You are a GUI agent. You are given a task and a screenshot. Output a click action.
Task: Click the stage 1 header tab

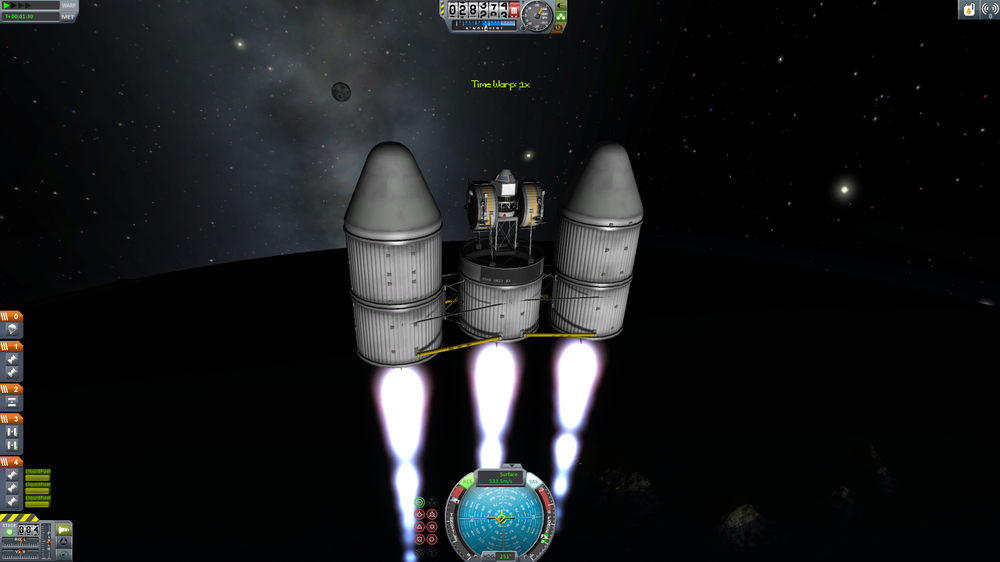point(12,346)
